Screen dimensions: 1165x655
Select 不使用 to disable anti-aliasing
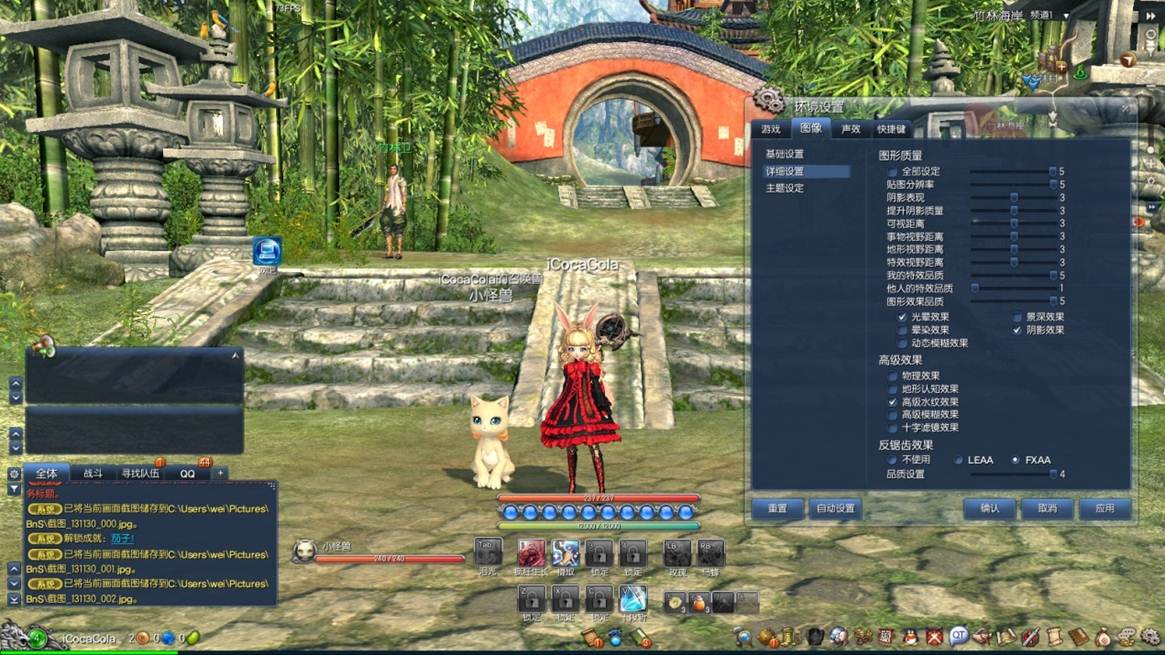tap(893, 460)
